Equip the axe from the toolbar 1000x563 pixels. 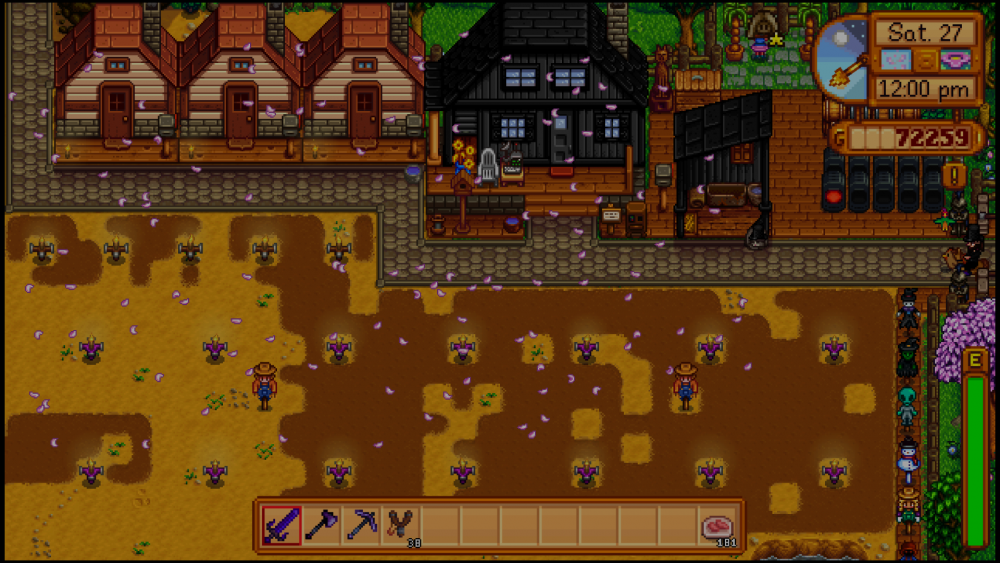[x=321, y=525]
